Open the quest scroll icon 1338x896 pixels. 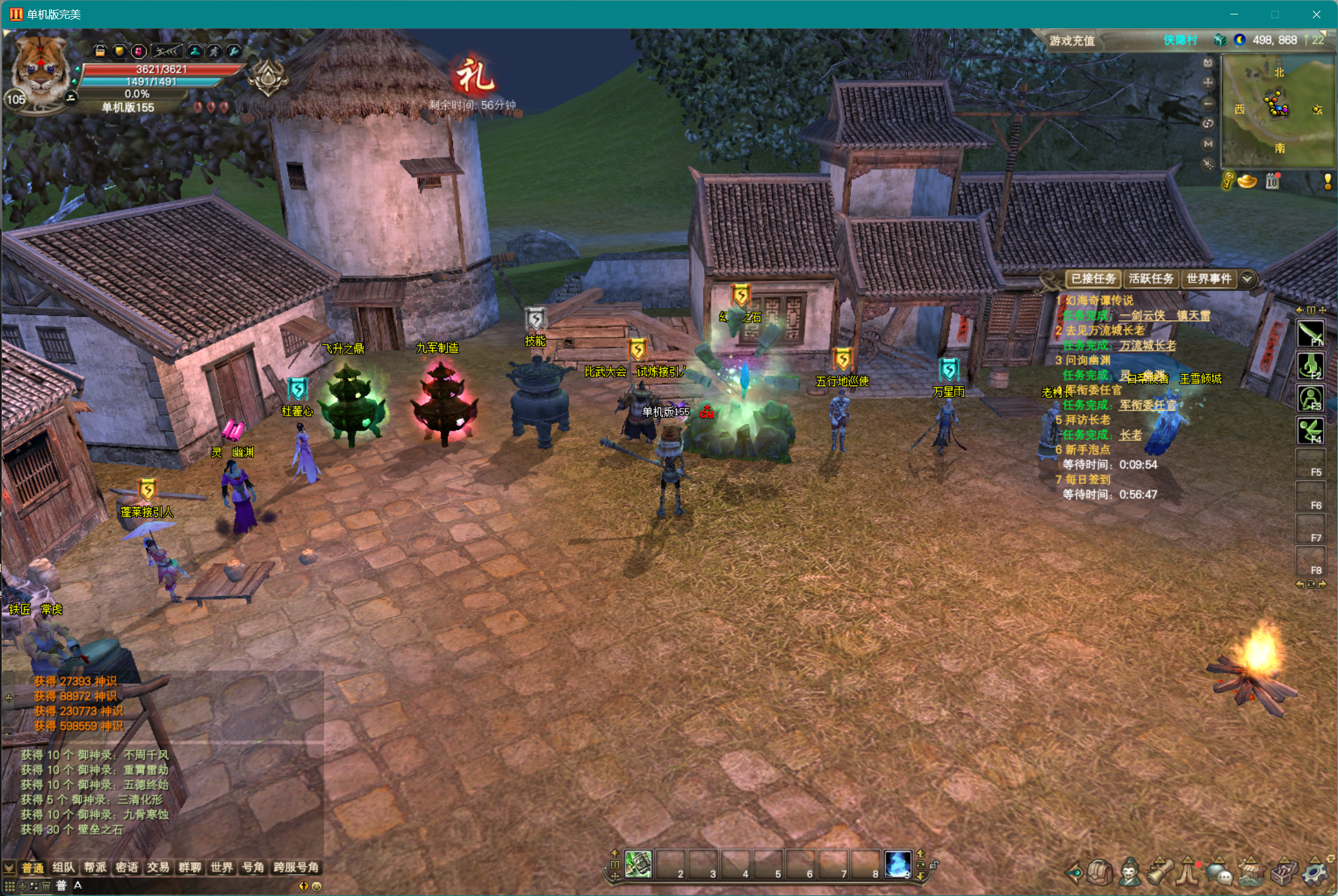[1161, 872]
